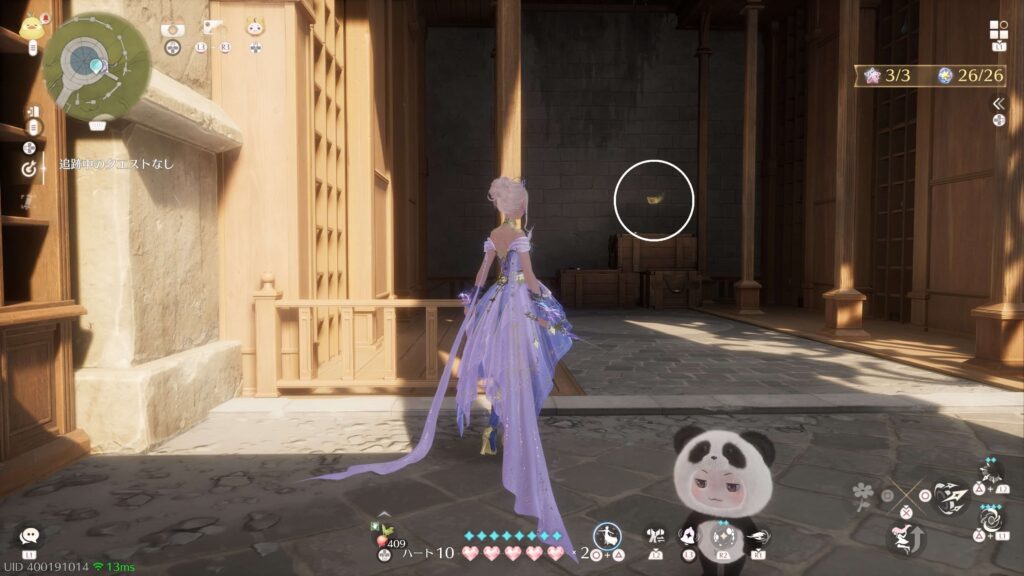Expand the double-arrow side panel
This screenshot has height=576, width=1024.
pos(998,103)
